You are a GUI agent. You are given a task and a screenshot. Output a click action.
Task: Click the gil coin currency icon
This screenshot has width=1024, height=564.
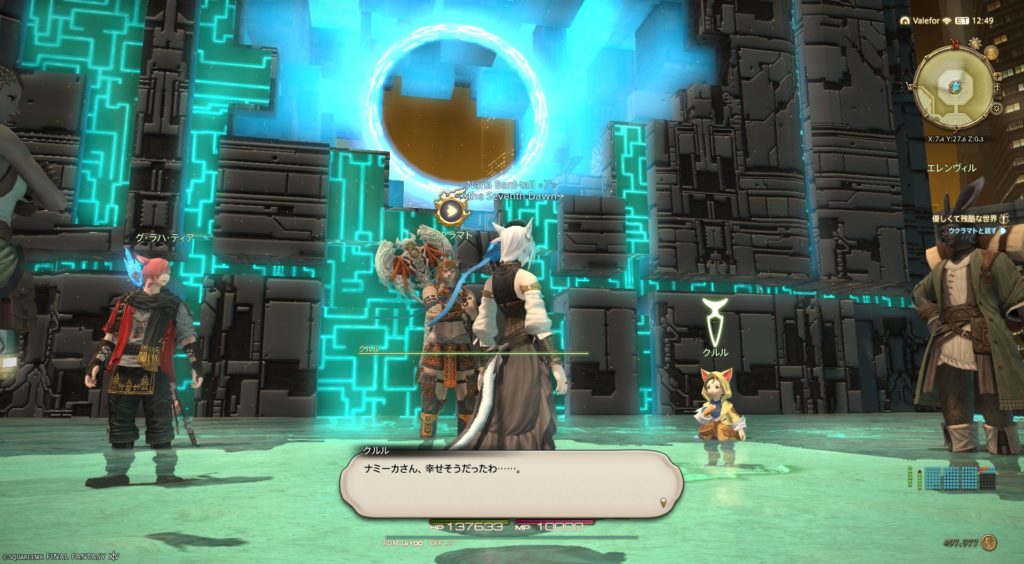(989, 543)
